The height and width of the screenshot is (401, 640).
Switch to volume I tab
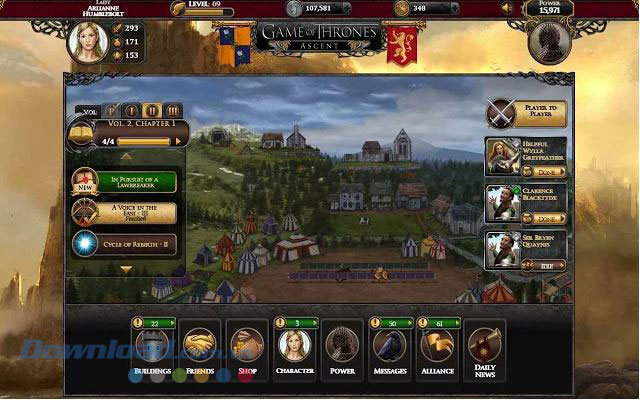[x=131, y=110]
